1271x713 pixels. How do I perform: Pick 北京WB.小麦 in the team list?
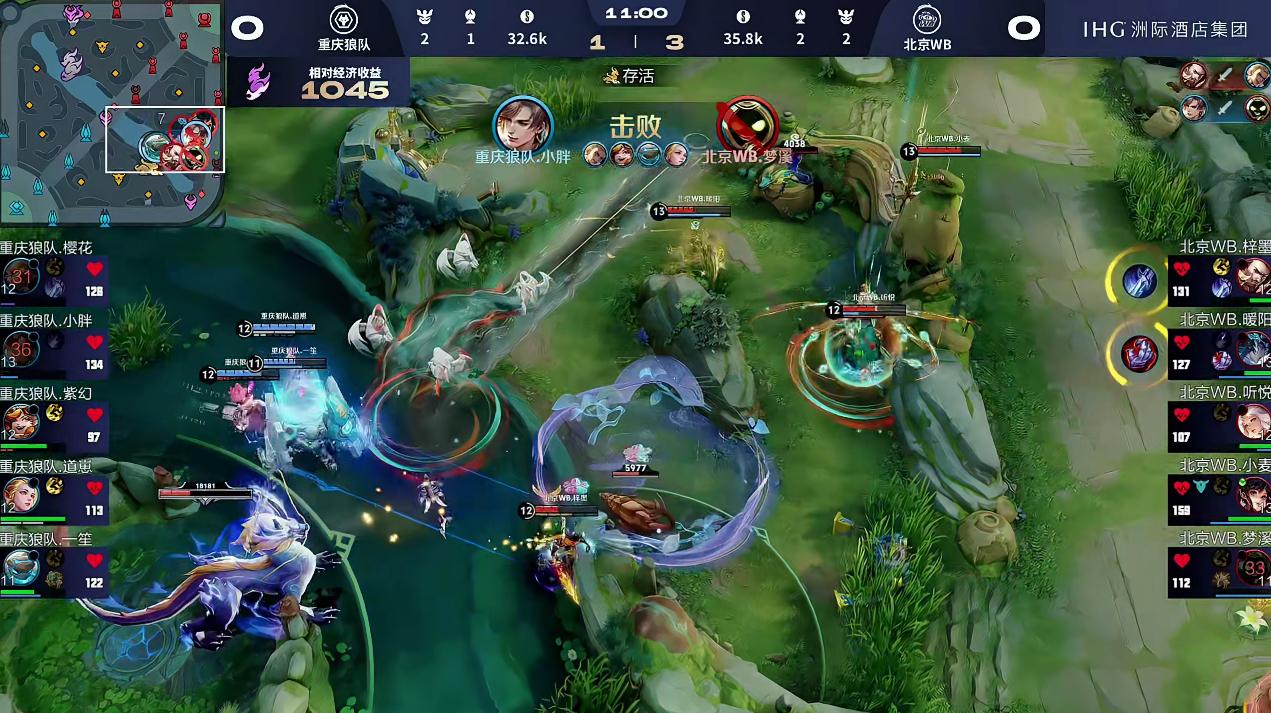click(x=1219, y=494)
